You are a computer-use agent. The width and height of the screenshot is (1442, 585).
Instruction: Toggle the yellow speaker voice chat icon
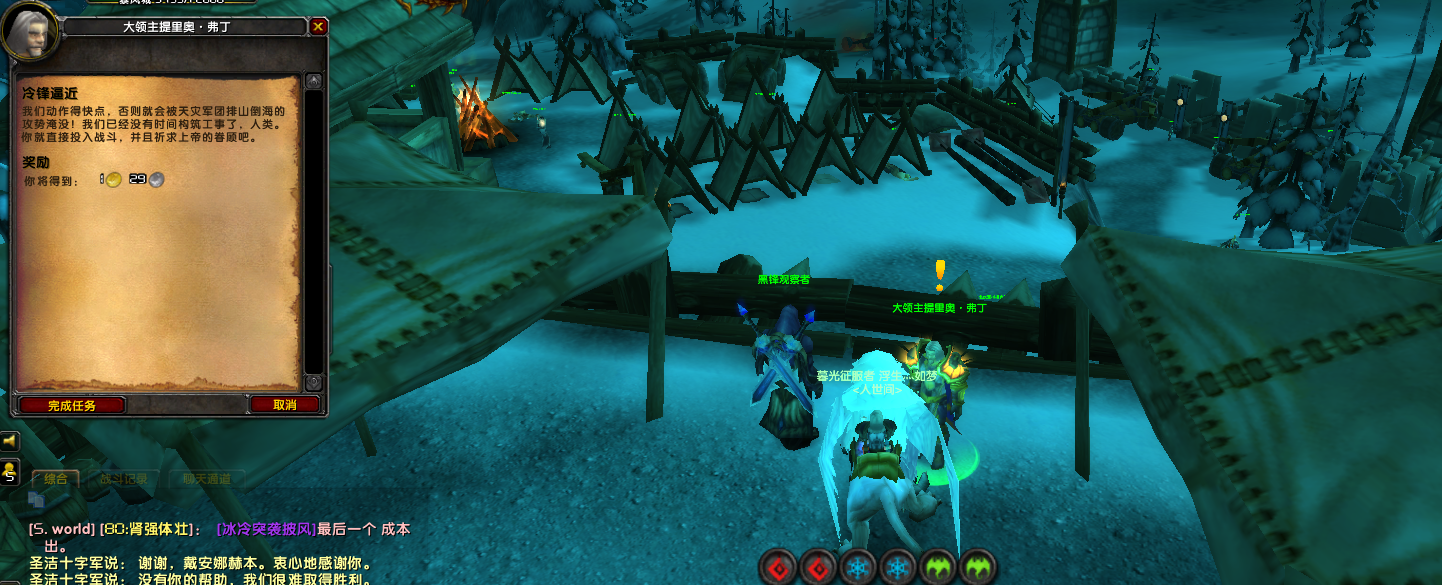coord(10,441)
